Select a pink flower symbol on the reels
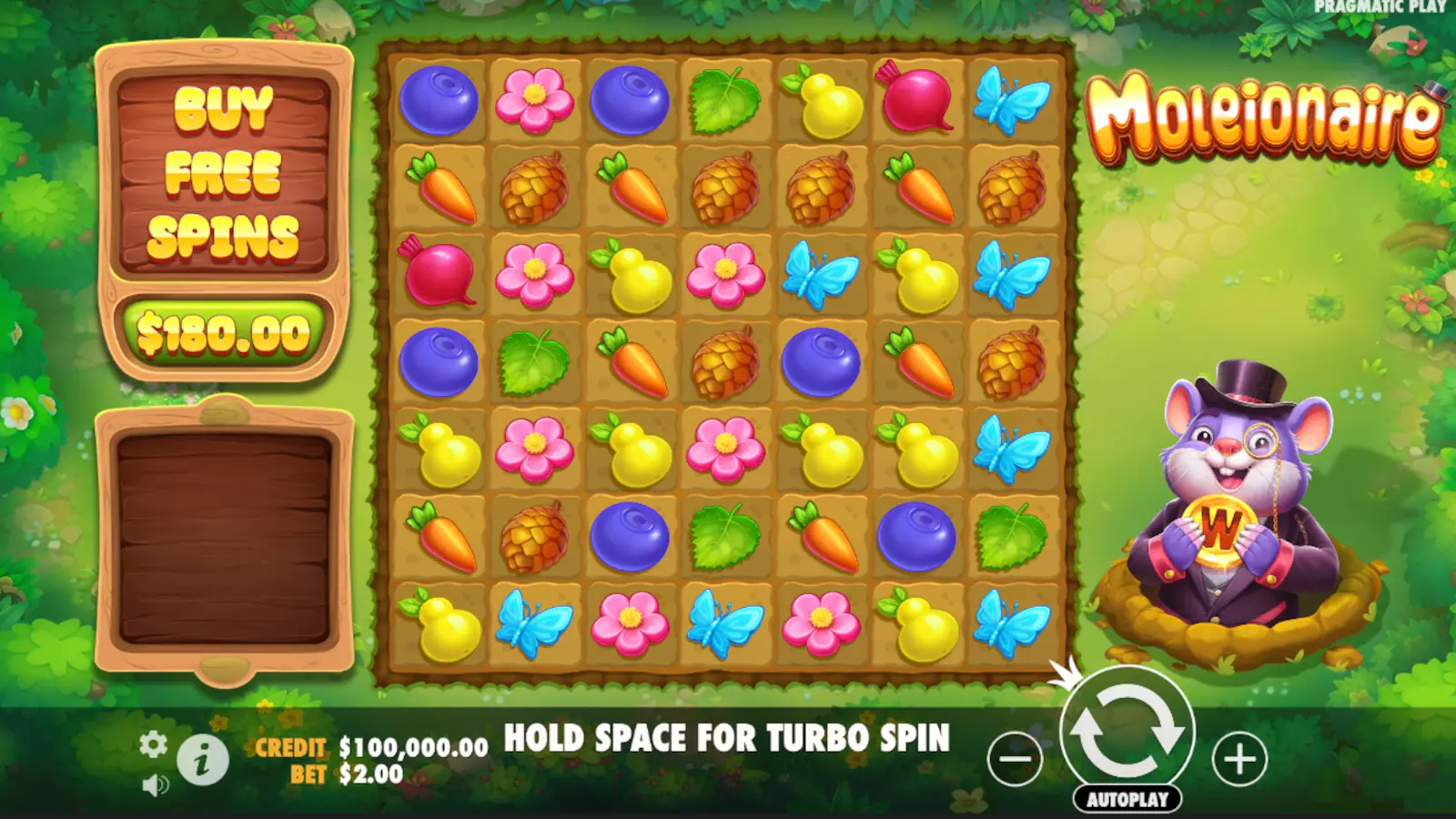This screenshot has width=1456, height=819. [x=536, y=100]
